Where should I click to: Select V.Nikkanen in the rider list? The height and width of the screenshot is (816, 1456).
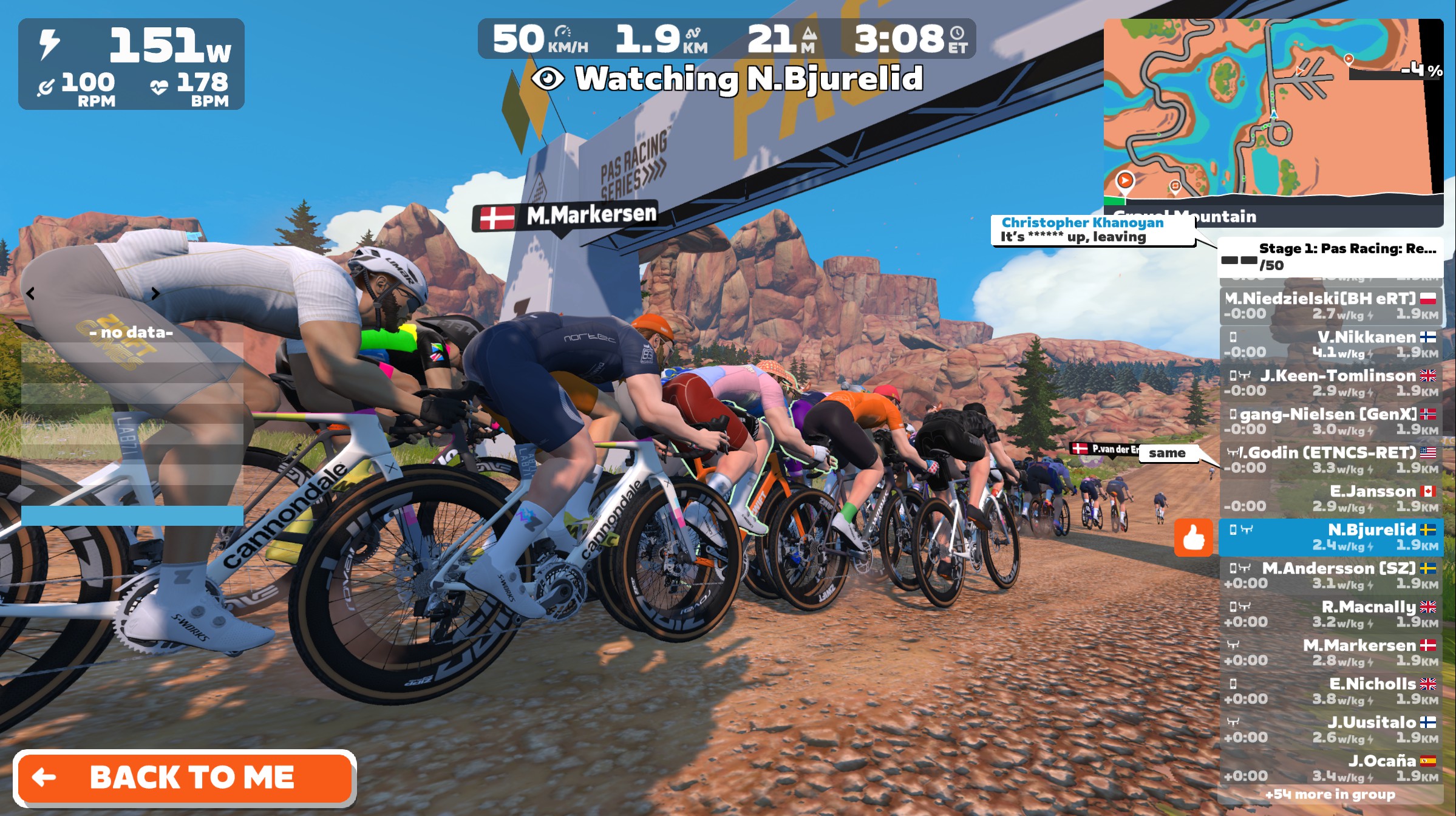(x=1330, y=344)
